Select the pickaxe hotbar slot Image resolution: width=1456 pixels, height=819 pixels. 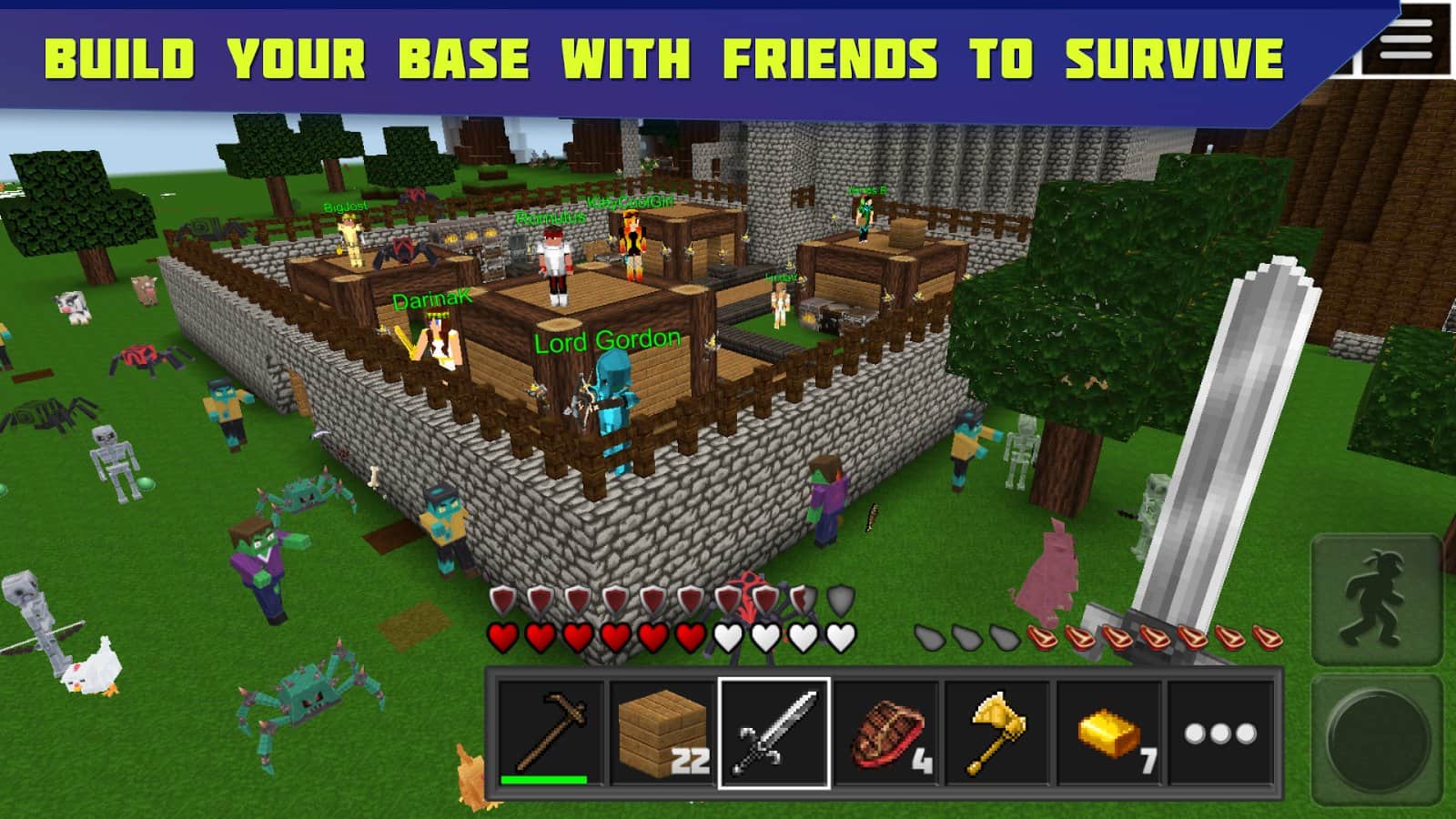point(551,733)
